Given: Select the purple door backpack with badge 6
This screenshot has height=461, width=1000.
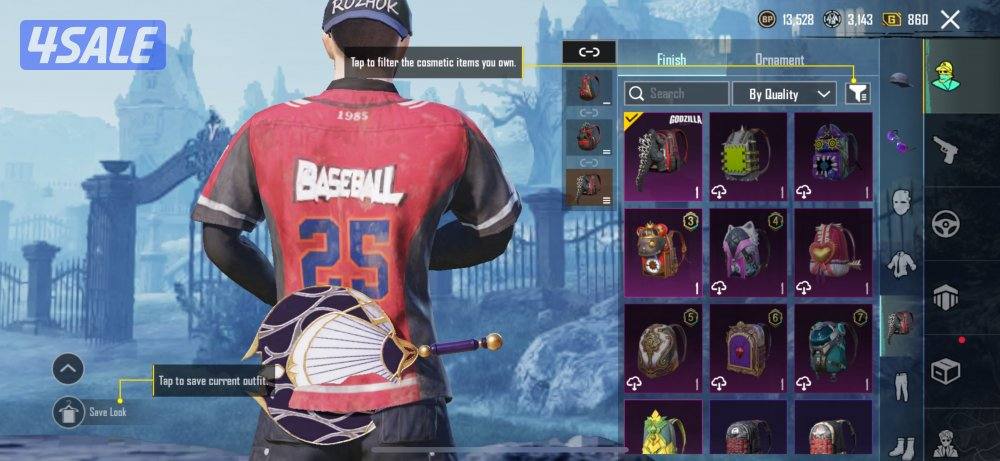Looking at the screenshot, I should click(x=747, y=347).
